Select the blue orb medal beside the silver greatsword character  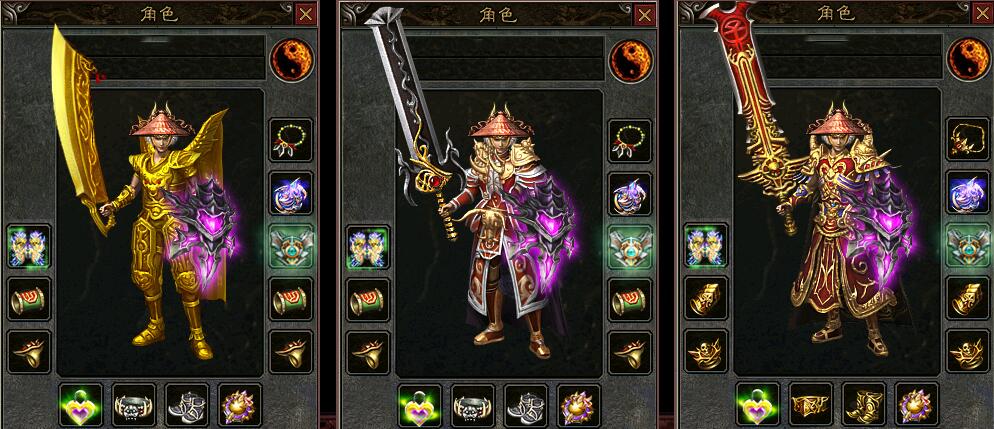(x=630, y=194)
